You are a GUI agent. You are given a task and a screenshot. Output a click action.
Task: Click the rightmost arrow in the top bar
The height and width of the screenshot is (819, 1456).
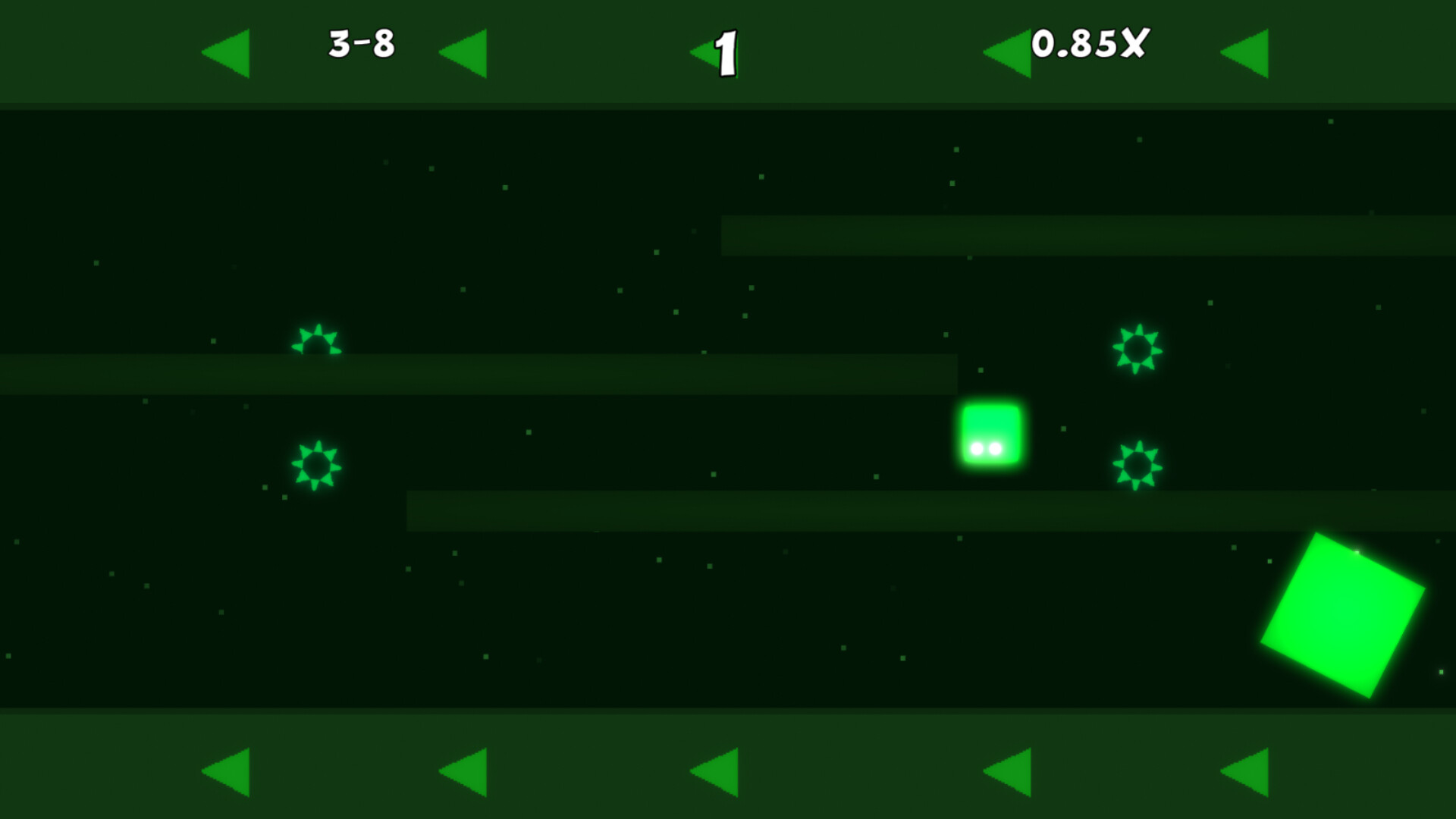(1244, 52)
